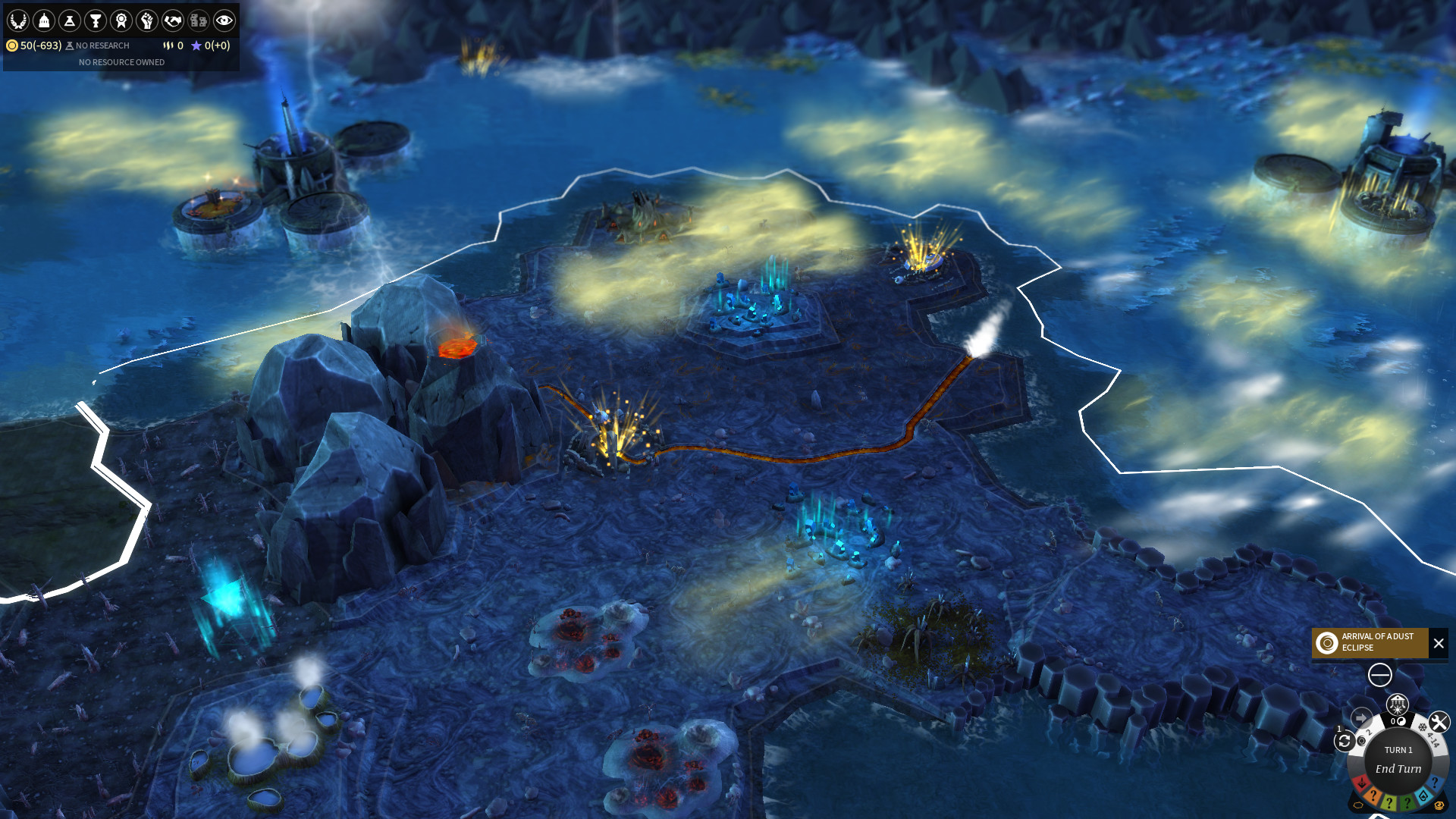The image size is (1456, 819).
Task: Click the era temple icon above End Turn
Action: click(1398, 705)
